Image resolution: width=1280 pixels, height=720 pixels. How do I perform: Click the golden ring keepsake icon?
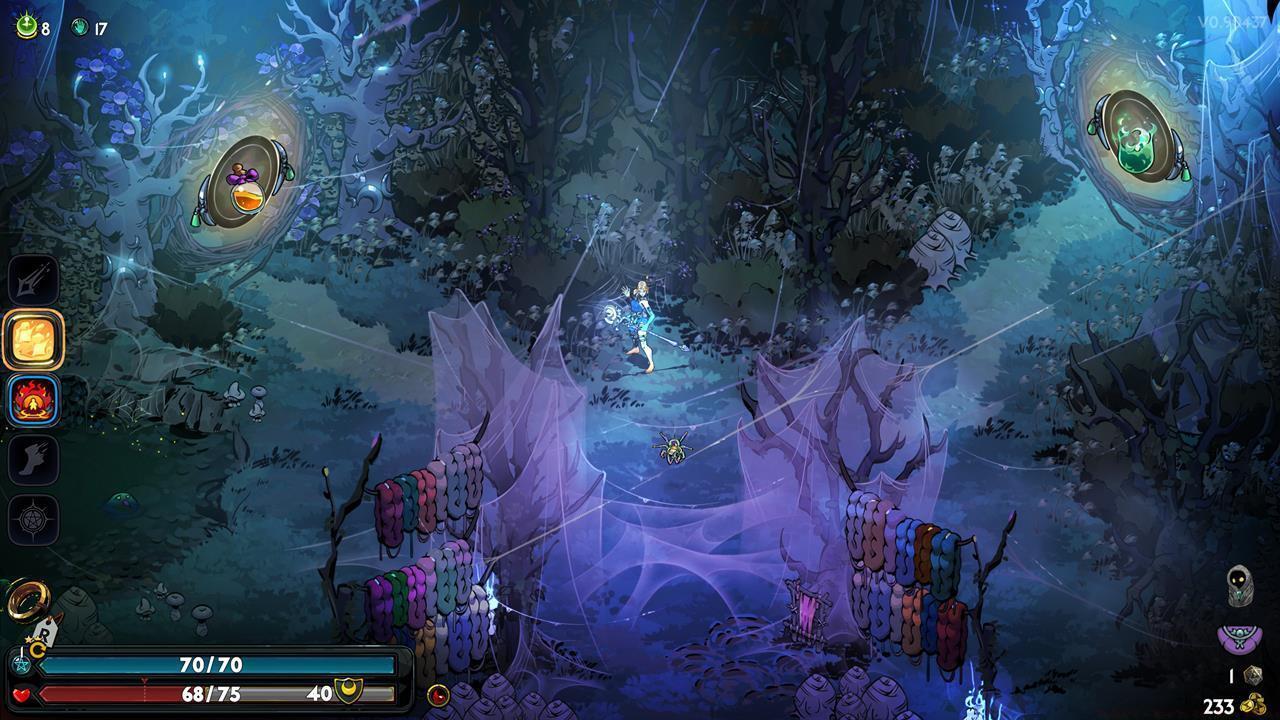click(x=27, y=596)
